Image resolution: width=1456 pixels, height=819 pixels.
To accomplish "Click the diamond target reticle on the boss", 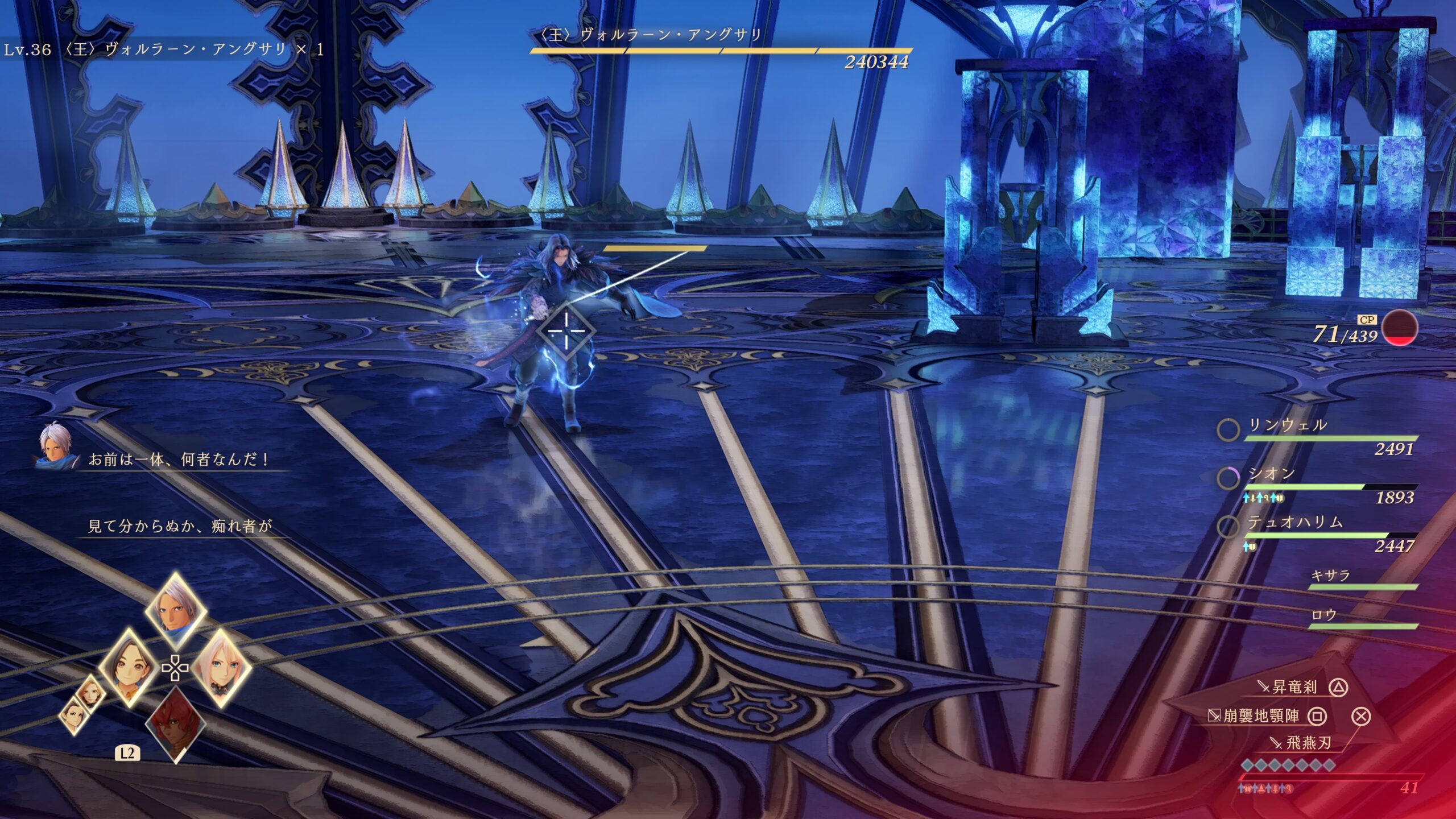I will (566, 330).
